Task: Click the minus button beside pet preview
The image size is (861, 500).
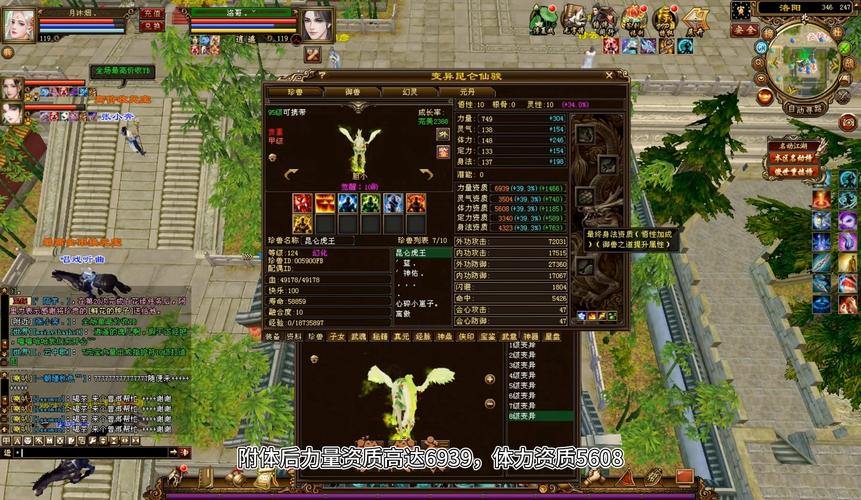Action: 489,402
